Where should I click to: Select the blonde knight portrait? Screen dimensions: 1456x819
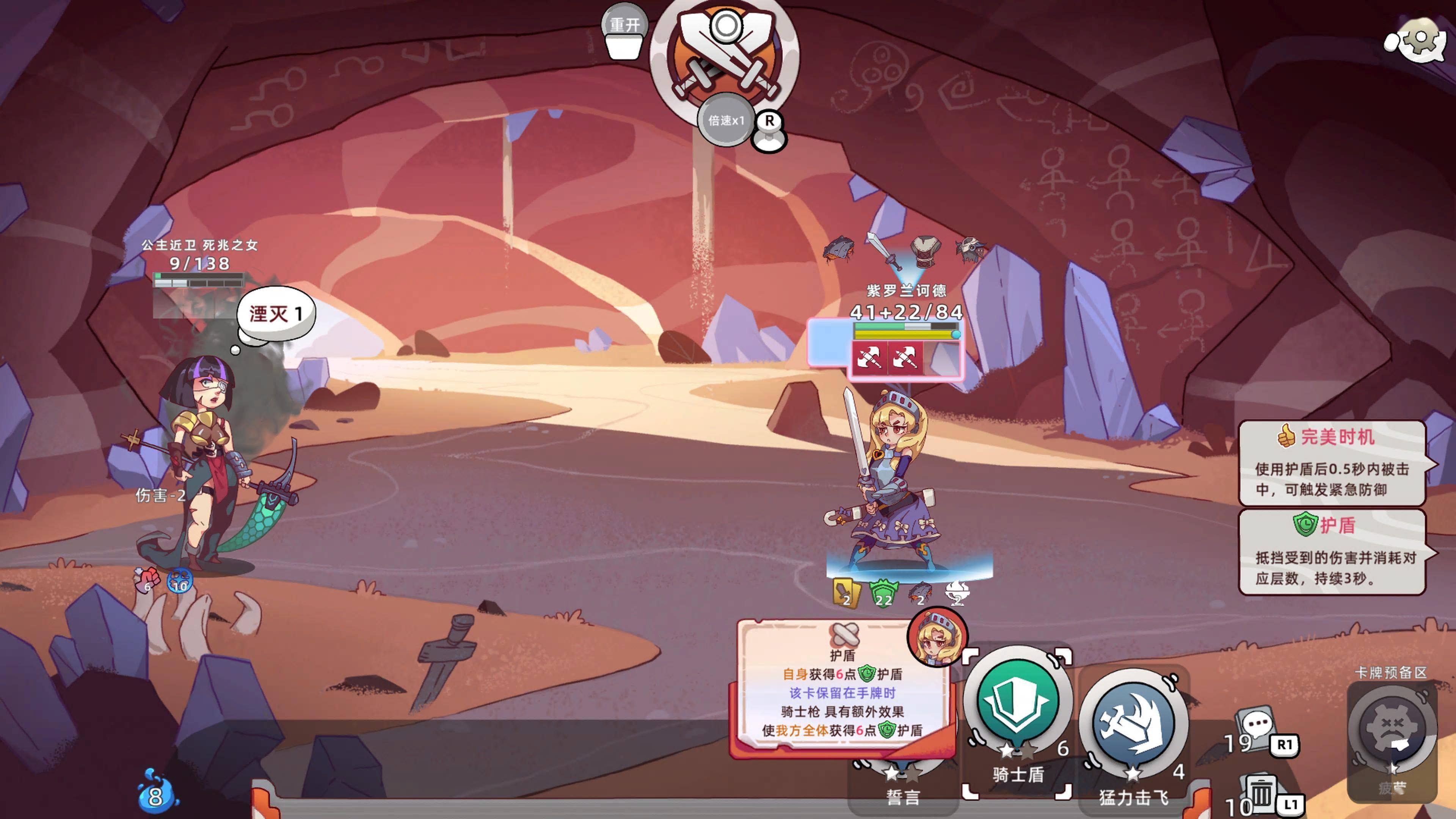[x=937, y=637]
